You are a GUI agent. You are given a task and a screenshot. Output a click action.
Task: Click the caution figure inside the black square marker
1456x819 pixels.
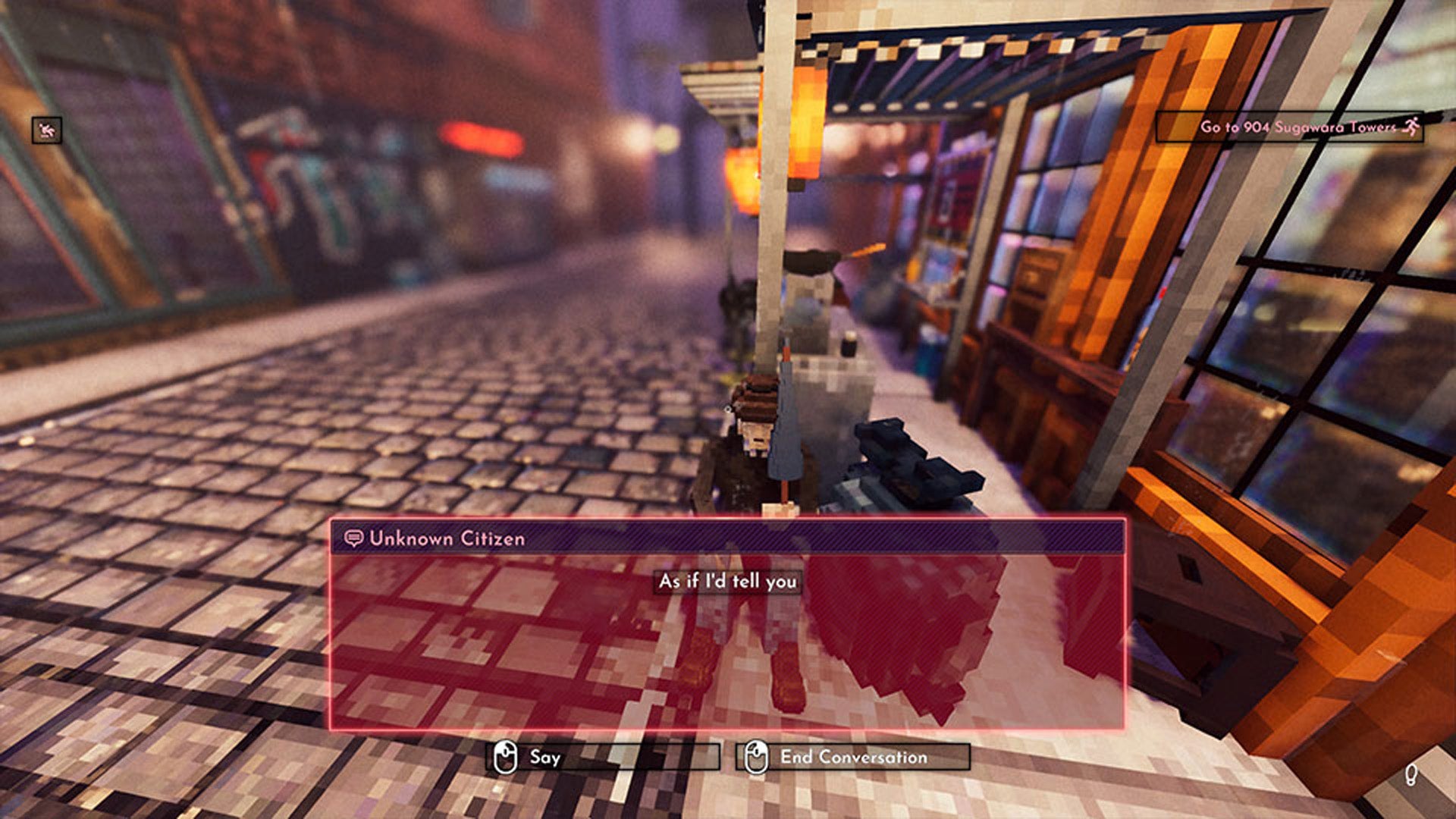pos(47,130)
